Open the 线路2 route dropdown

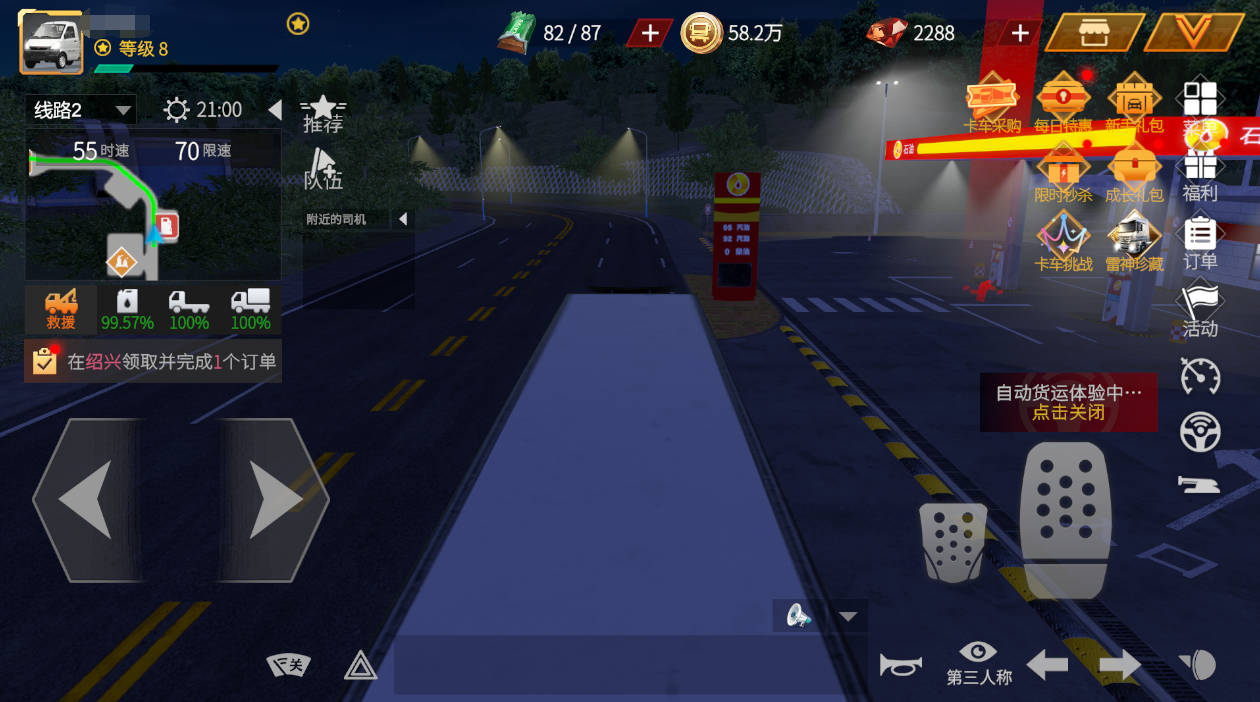click(82, 110)
